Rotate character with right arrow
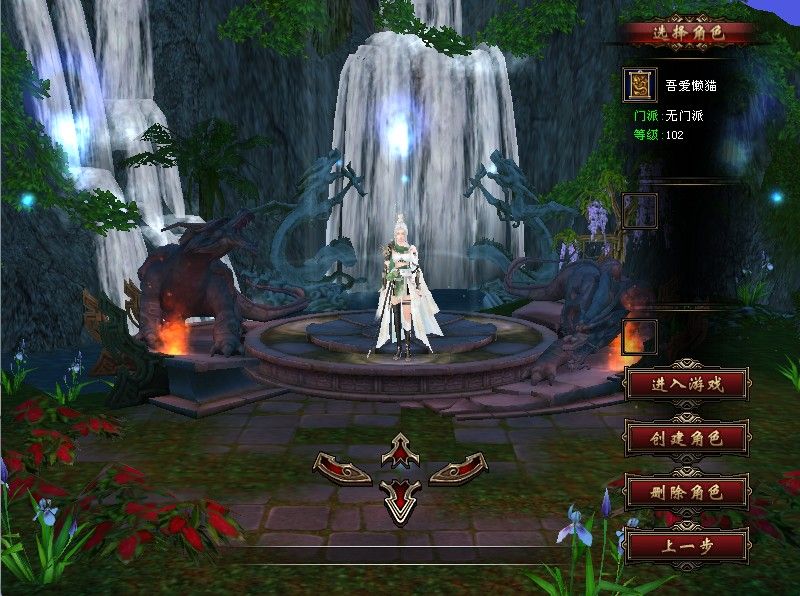 point(458,467)
